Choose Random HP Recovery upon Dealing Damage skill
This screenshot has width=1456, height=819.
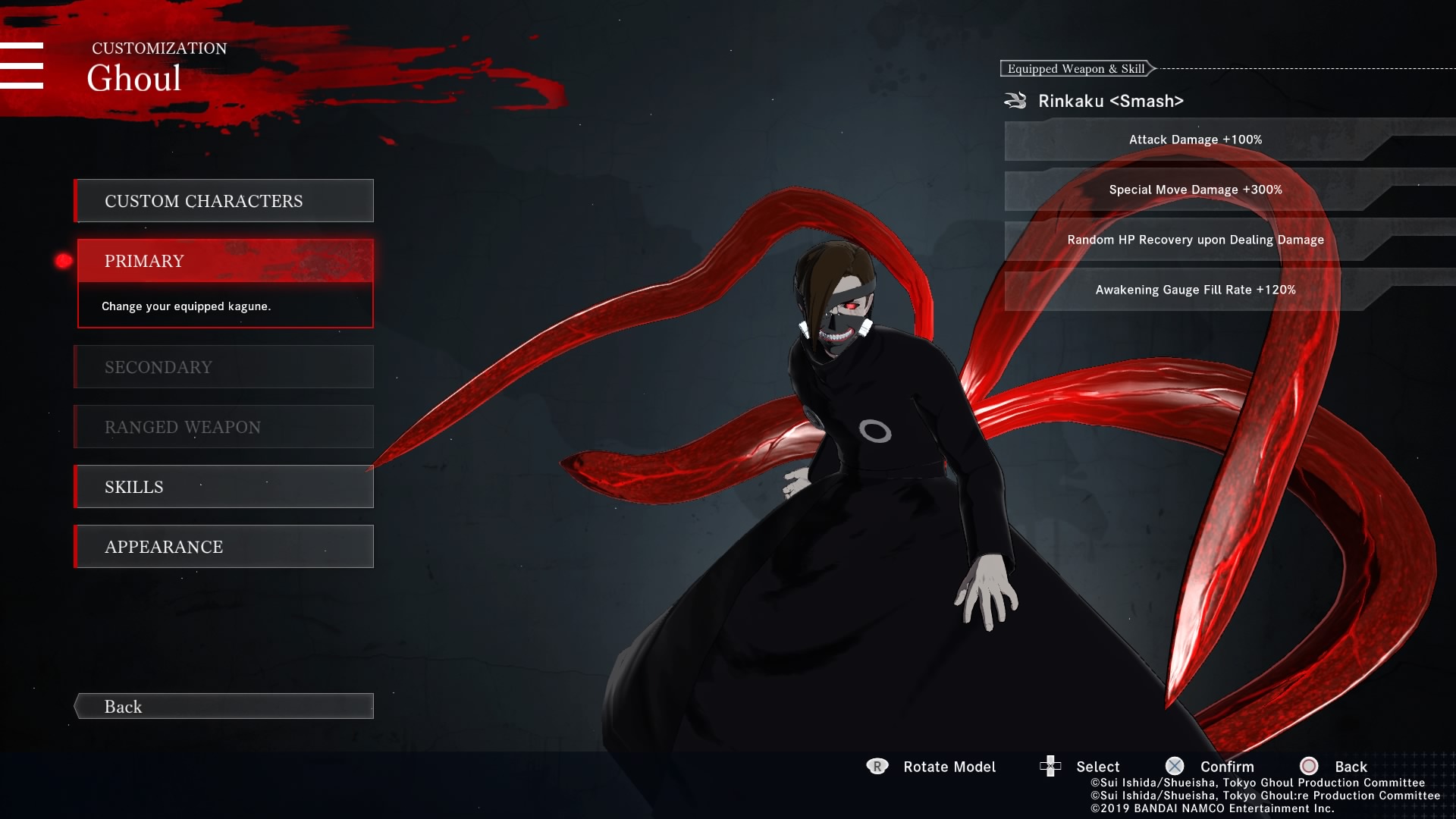tap(1195, 240)
